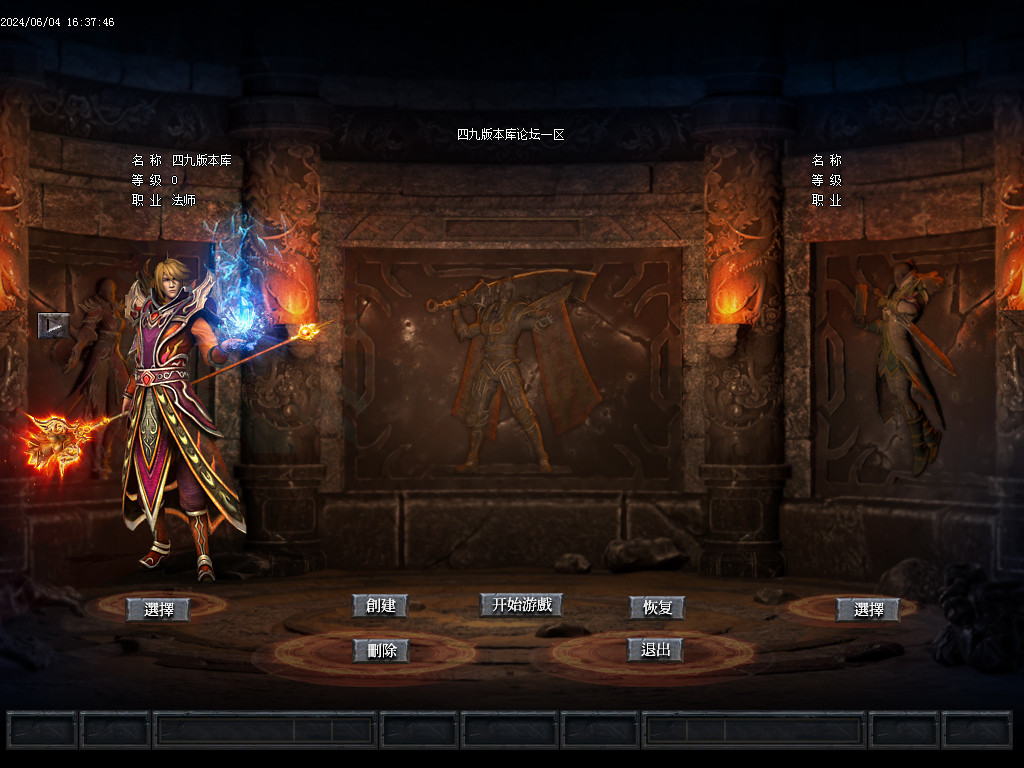Click 开始游戲 to start the game
This screenshot has width=1024, height=768.
pos(521,605)
